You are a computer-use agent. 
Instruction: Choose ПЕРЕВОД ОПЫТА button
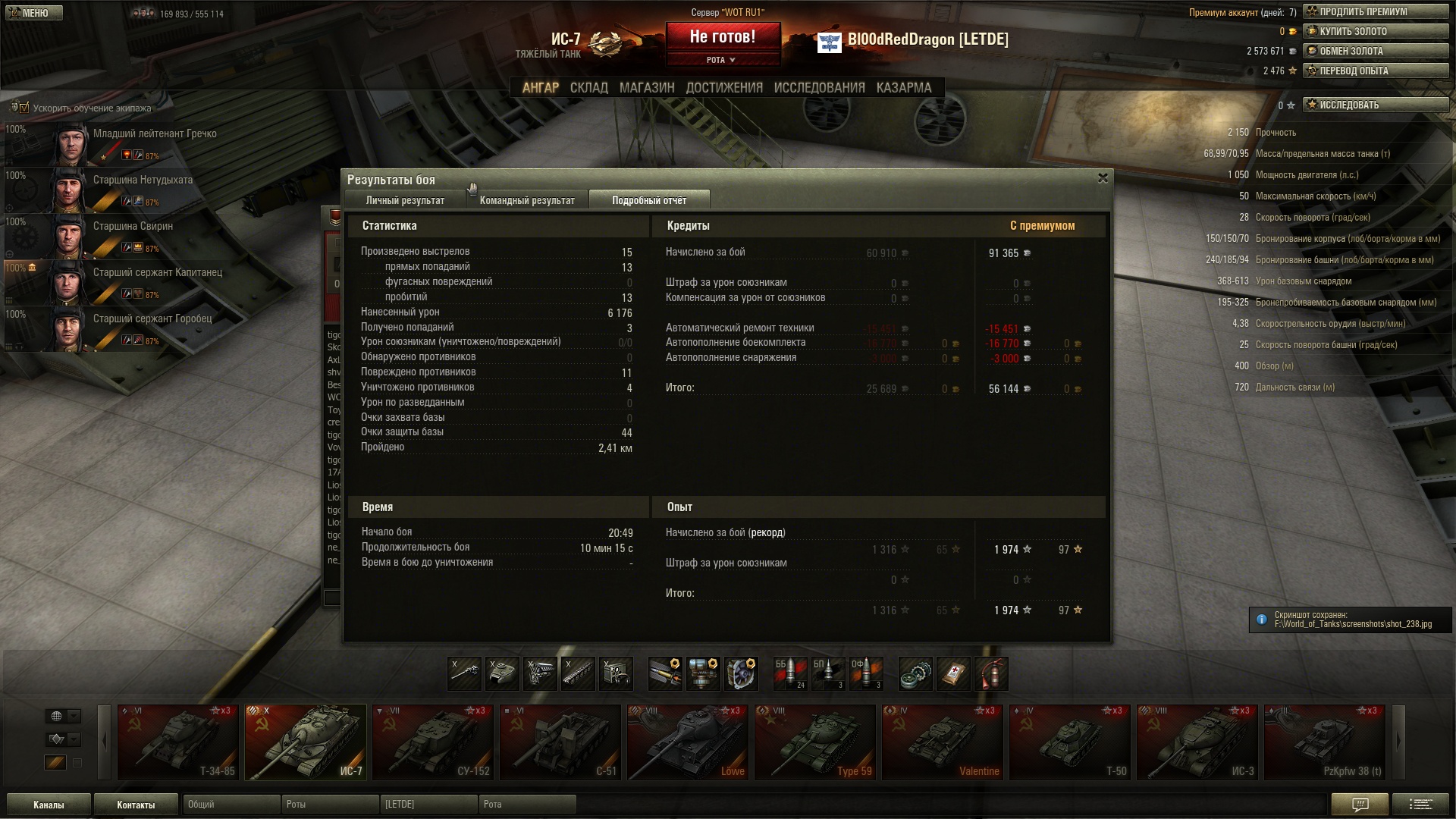coord(1375,71)
